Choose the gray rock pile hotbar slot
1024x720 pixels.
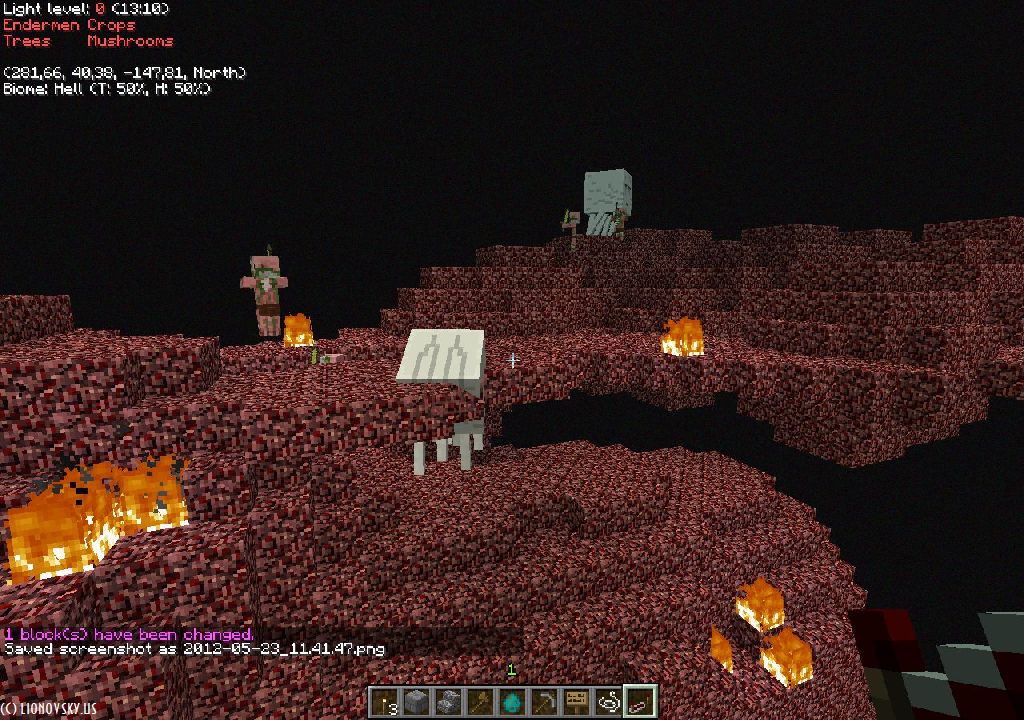(449, 702)
